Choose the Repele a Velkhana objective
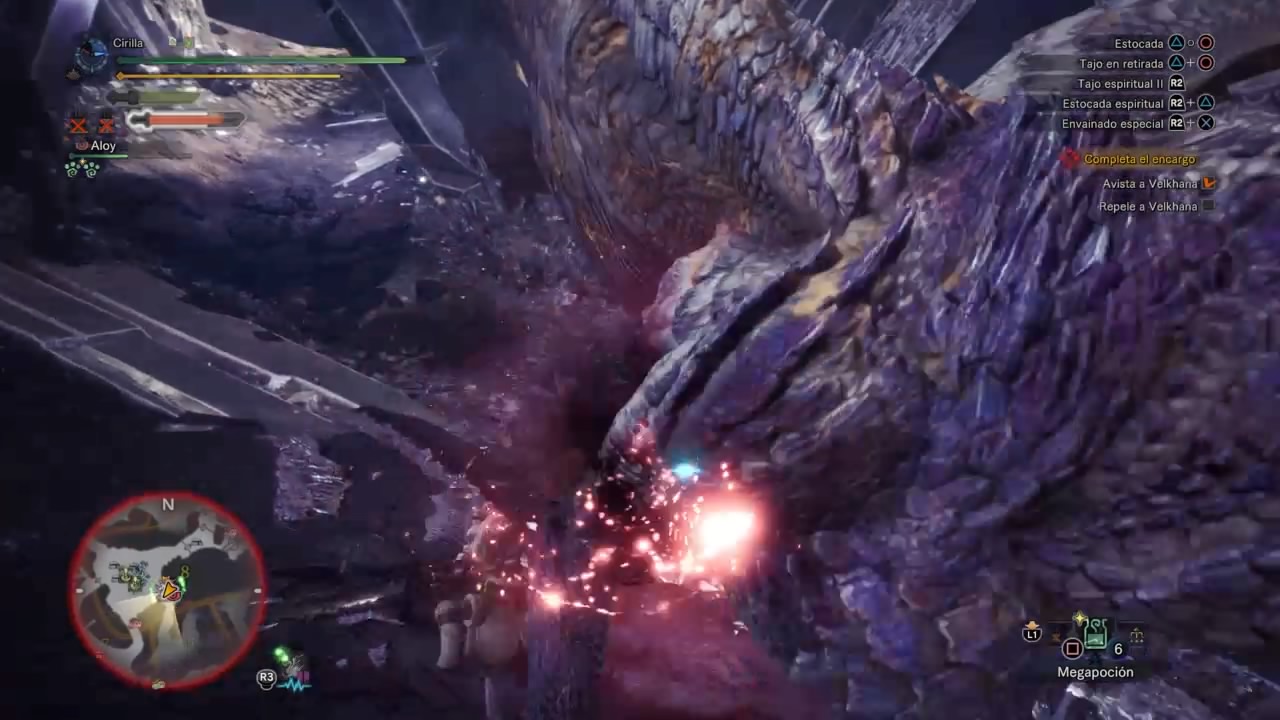This screenshot has height=720, width=1280. 1147,207
